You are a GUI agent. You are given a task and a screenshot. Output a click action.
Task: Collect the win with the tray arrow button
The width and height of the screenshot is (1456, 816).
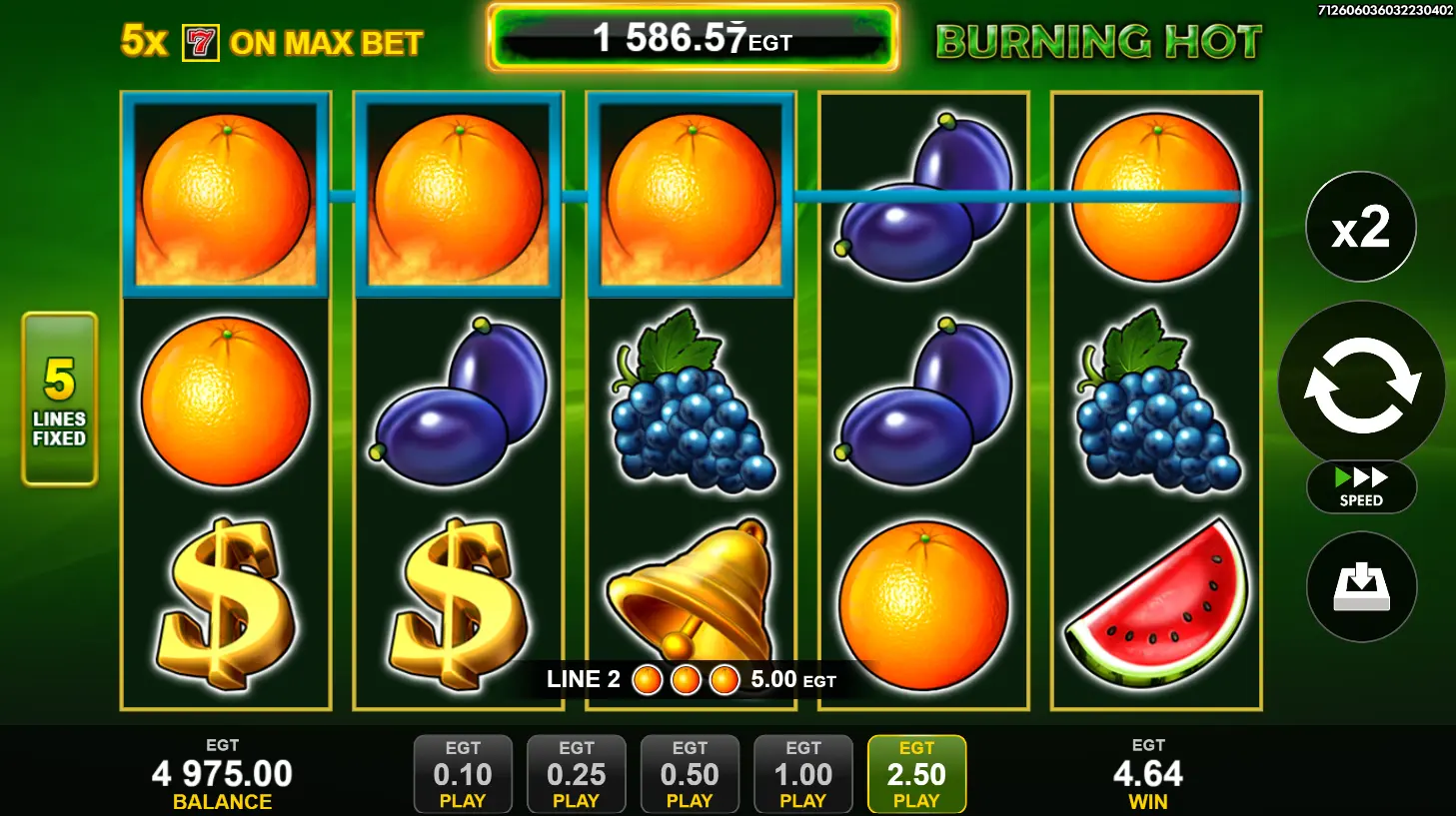pyautogui.click(x=1361, y=586)
